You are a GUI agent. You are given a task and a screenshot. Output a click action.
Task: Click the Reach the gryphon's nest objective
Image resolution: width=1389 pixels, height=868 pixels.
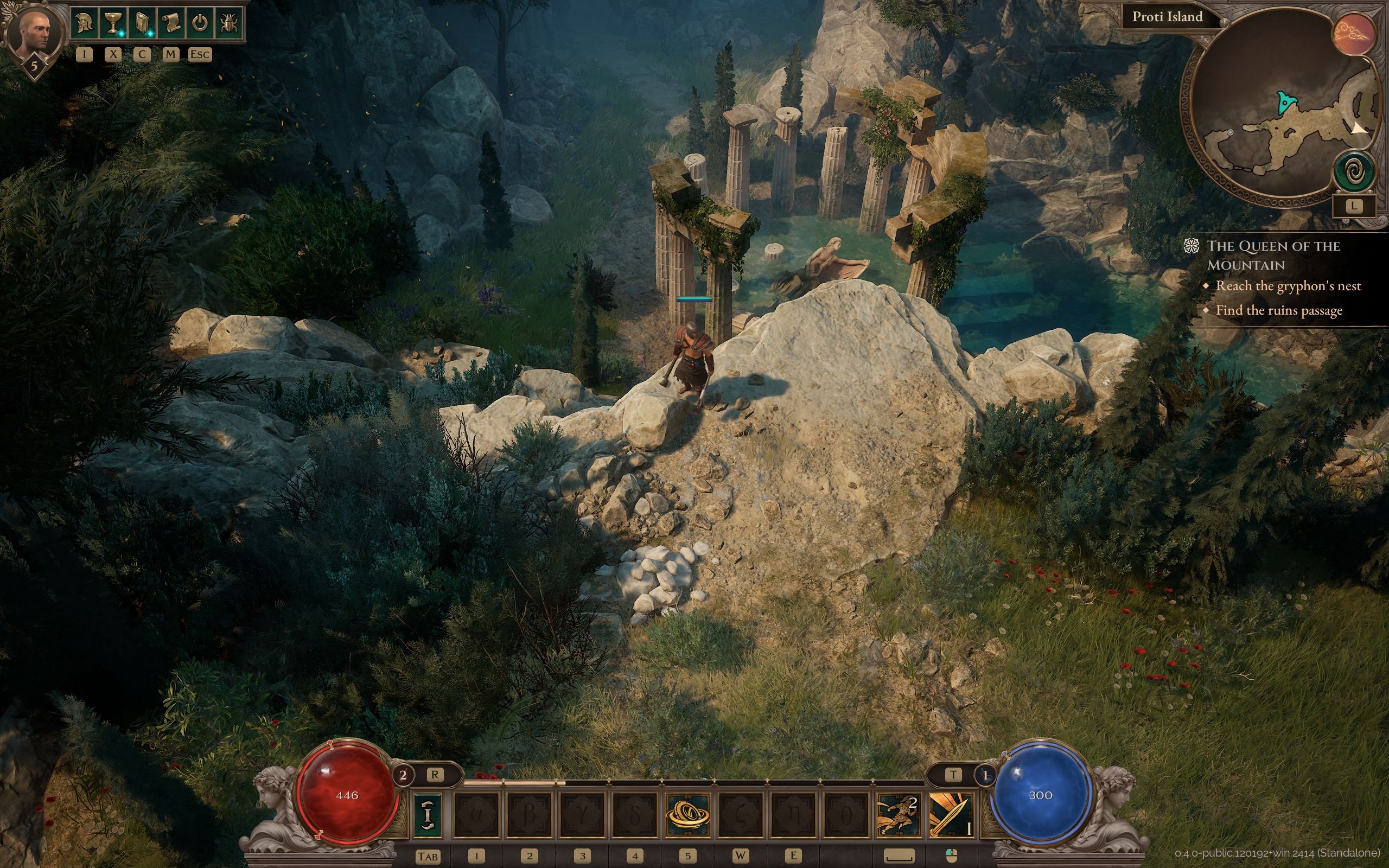(x=1288, y=286)
